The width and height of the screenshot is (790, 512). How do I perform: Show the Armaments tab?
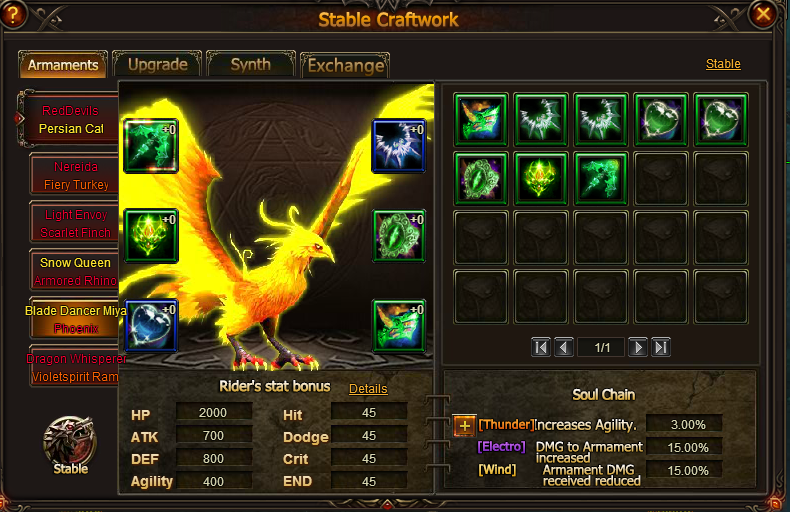63,65
